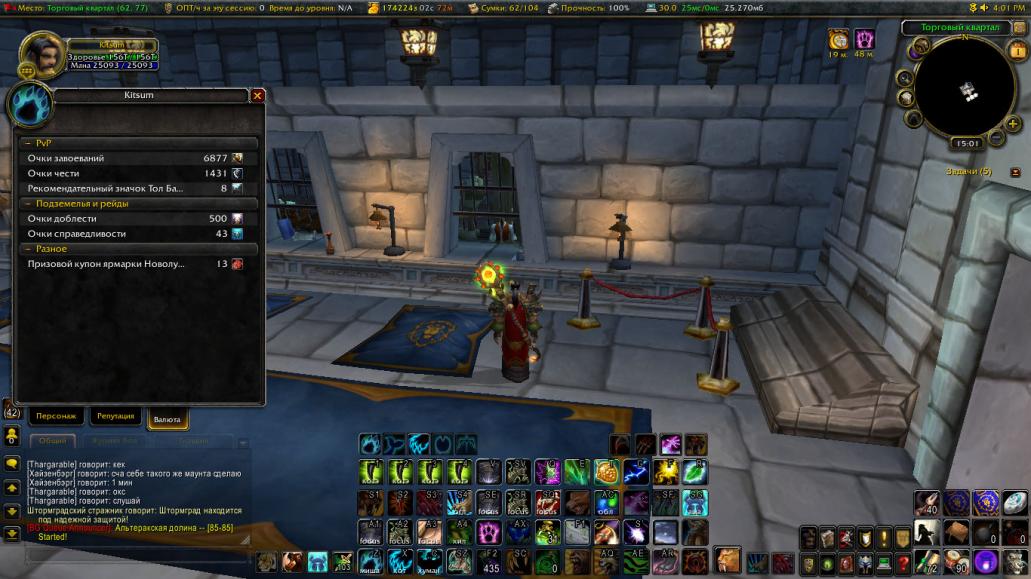
Task: Switch to the Персонаж tab
Action: coord(55,416)
